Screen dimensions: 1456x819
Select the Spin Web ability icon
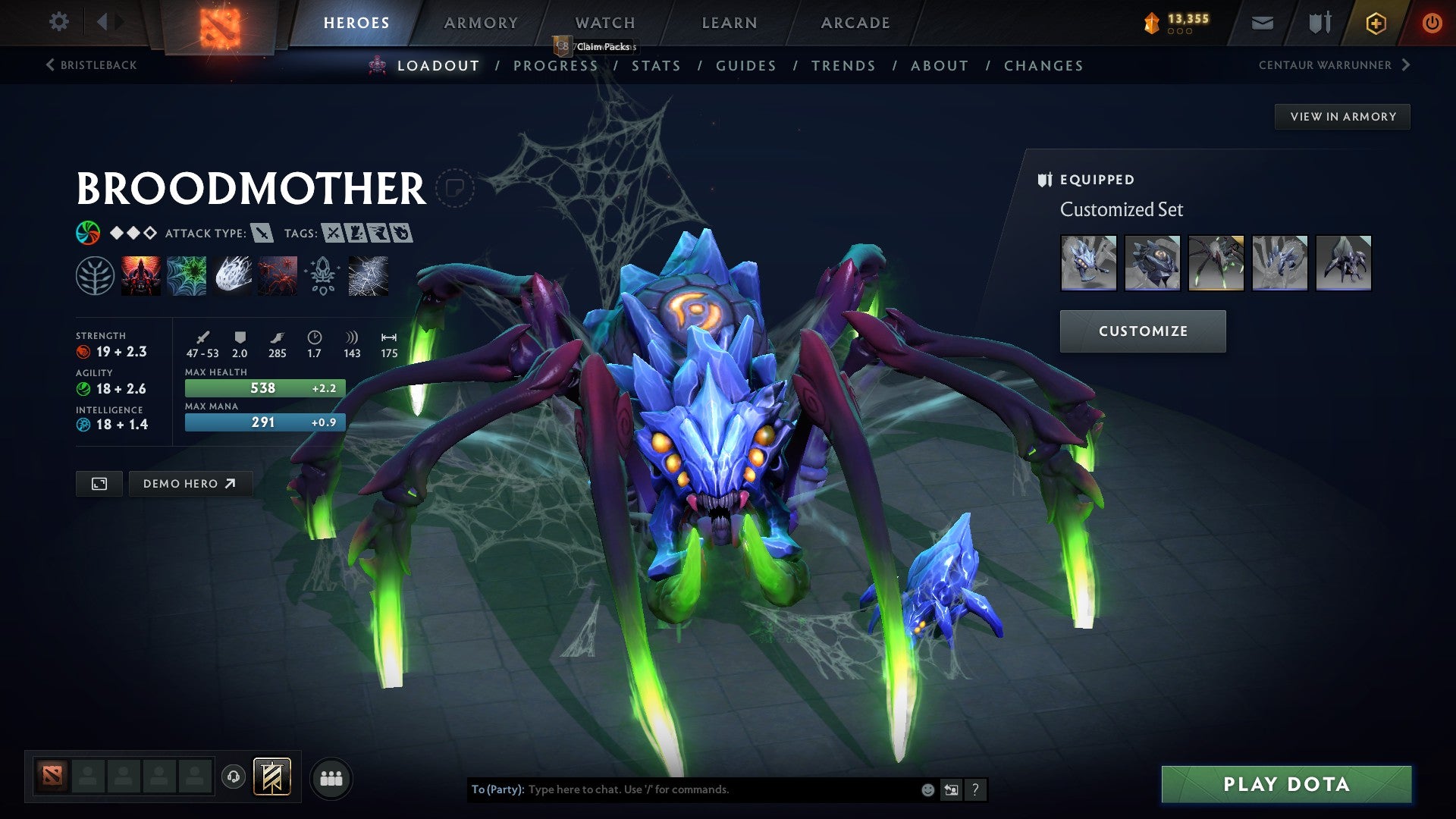click(x=187, y=275)
